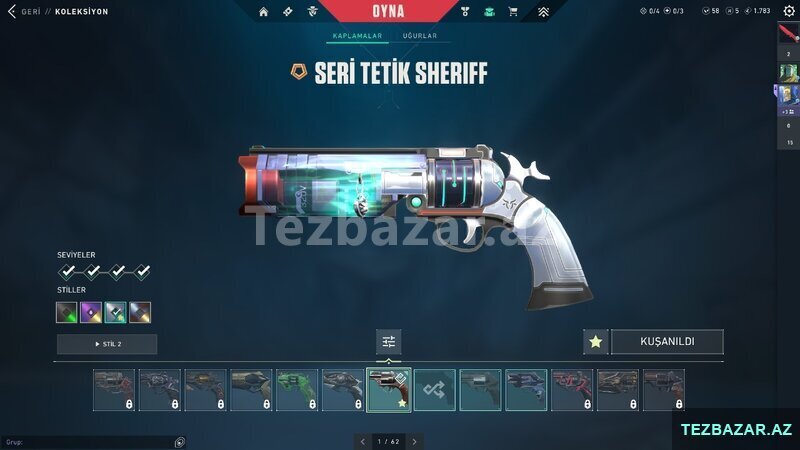Image resolution: width=800 pixels, height=450 pixels.
Task: Click the KUŞANILDI equip button
Action: pyautogui.click(x=667, y=342)
